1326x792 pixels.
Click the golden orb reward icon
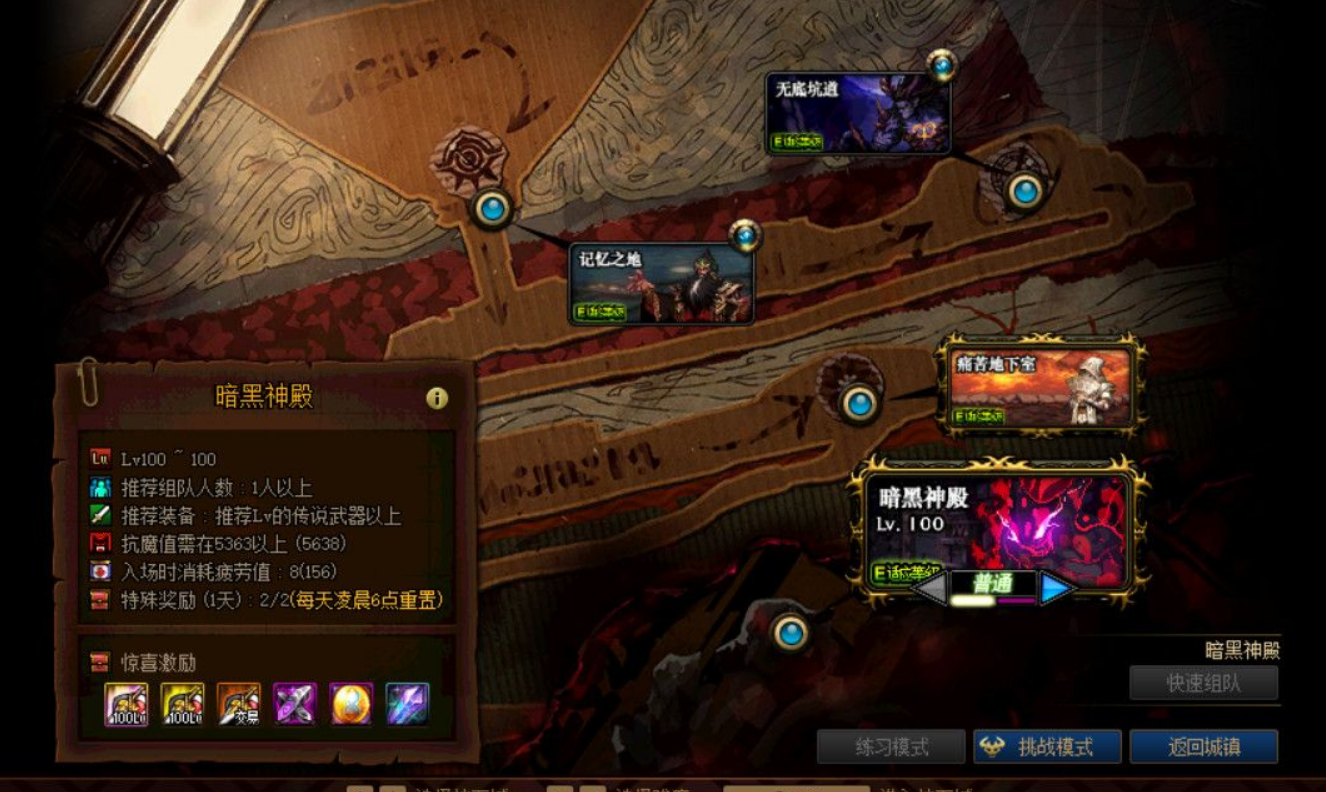pyautogui.click(x=350, y=701)
